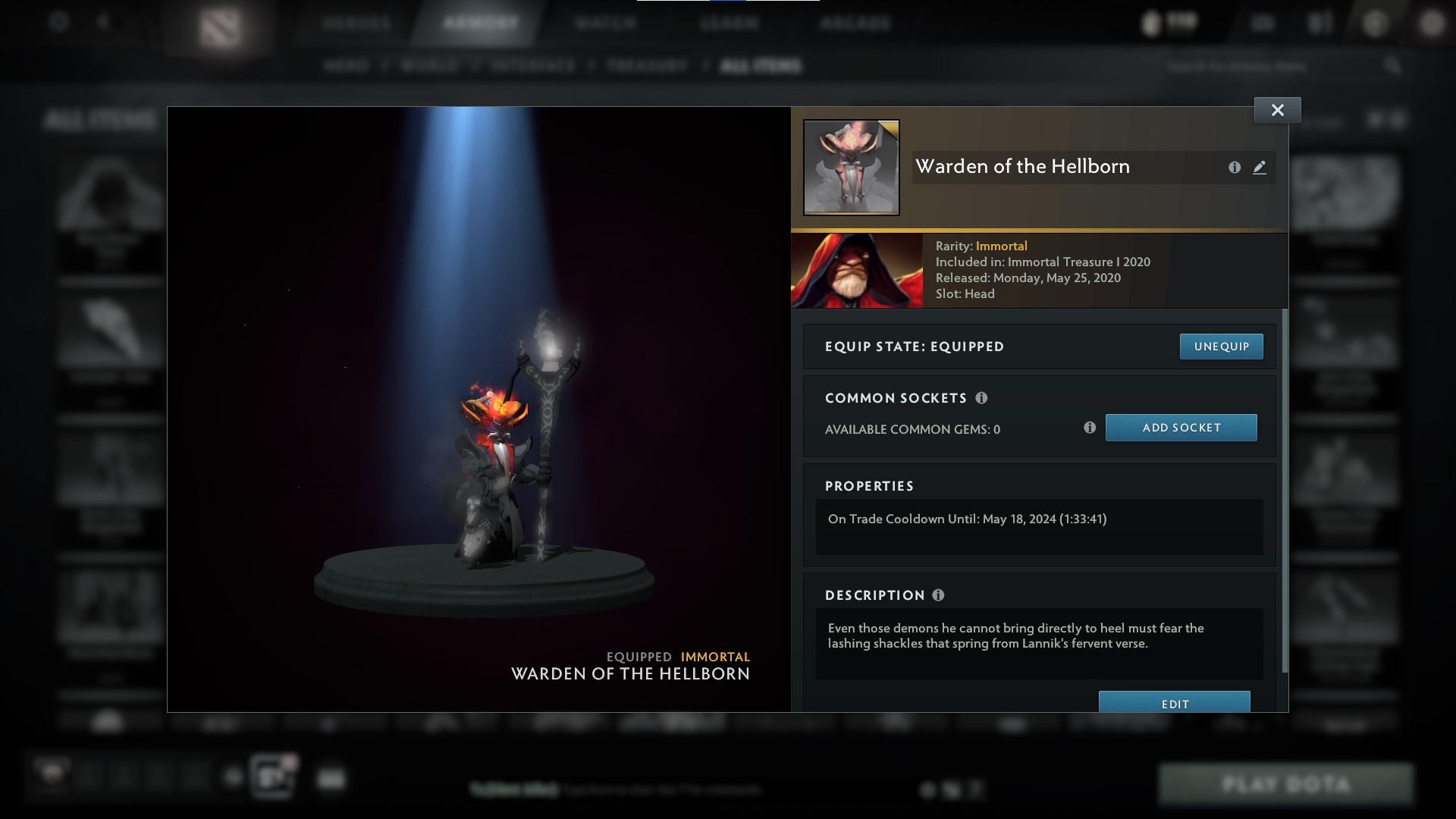This screenshot has width=1456, height=819.
Task: Click the info icon next to DESCRIPTION
Action: [x=938, y=595]
